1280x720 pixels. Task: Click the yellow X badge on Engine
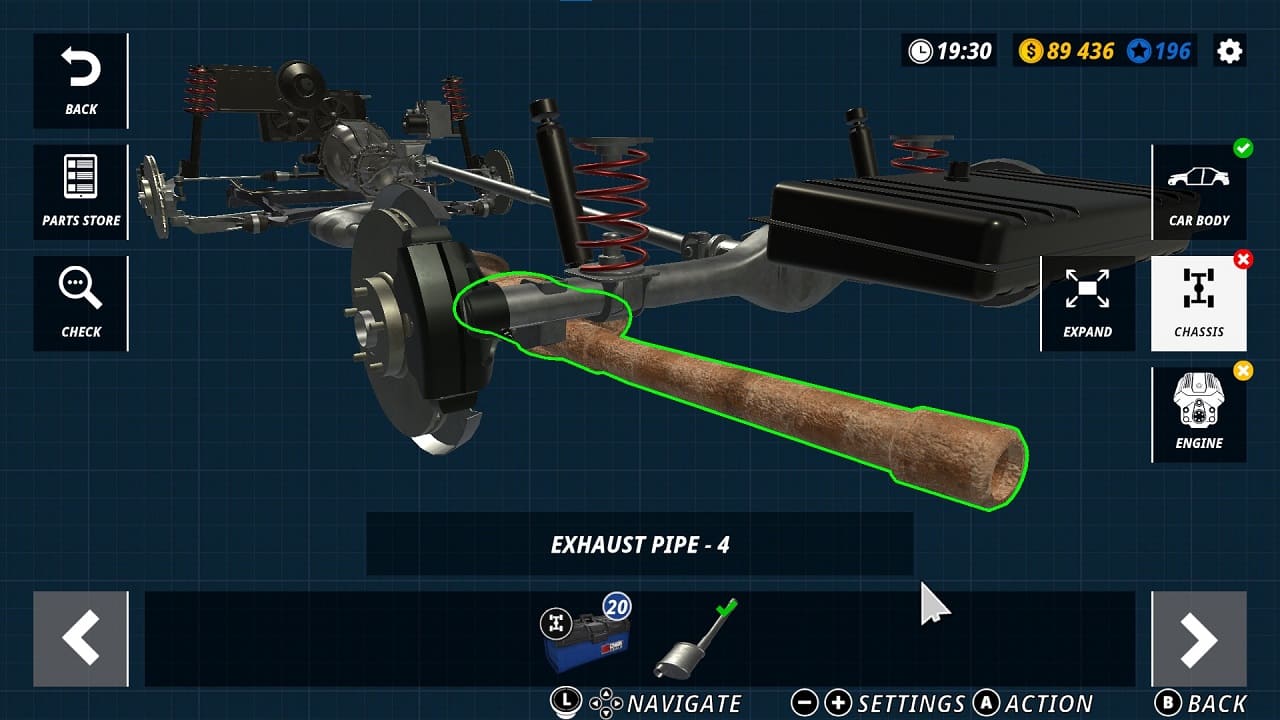click(1243, 371)
